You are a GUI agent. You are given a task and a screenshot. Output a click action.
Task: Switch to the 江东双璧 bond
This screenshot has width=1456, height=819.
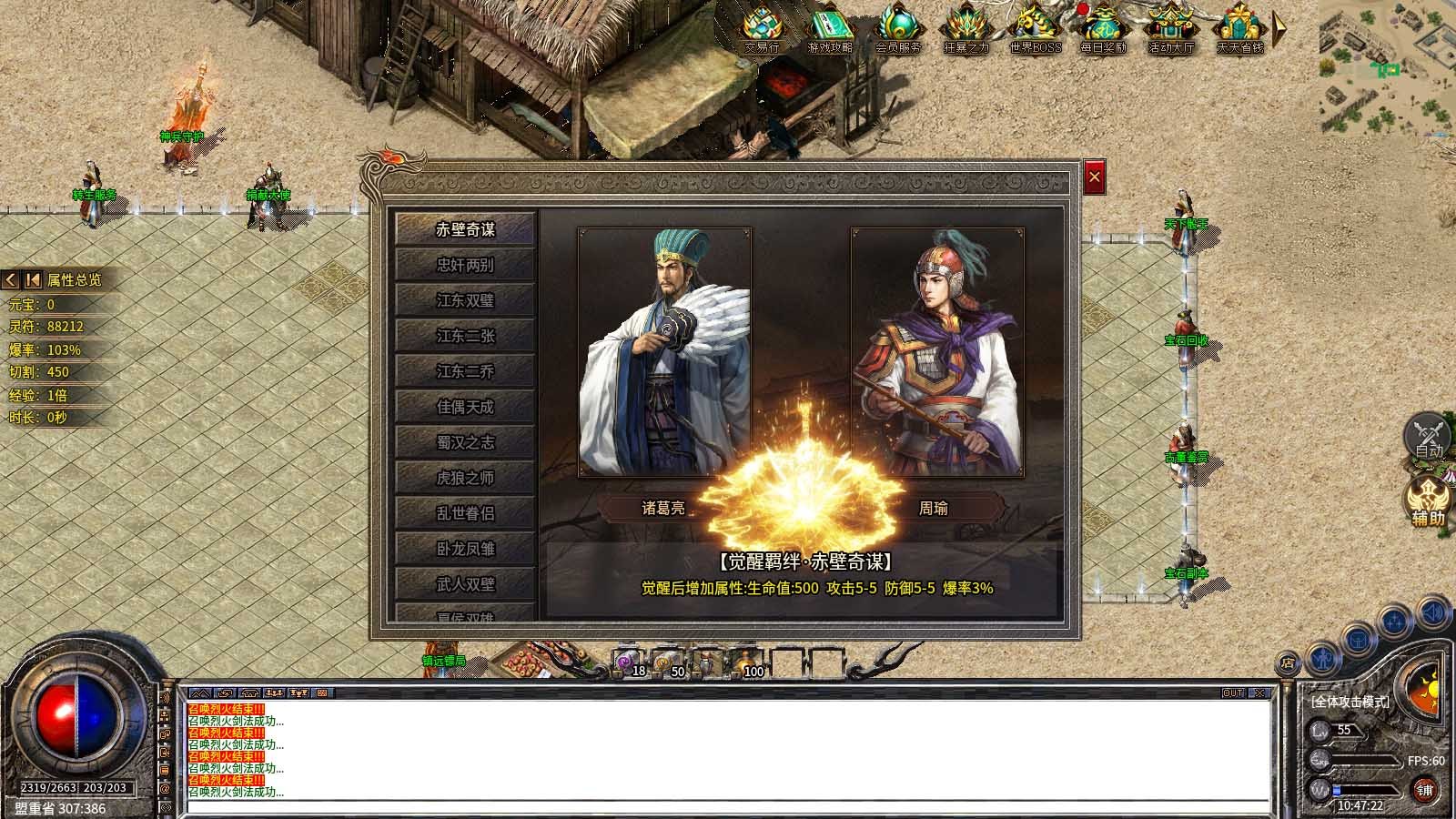[465, 300]
